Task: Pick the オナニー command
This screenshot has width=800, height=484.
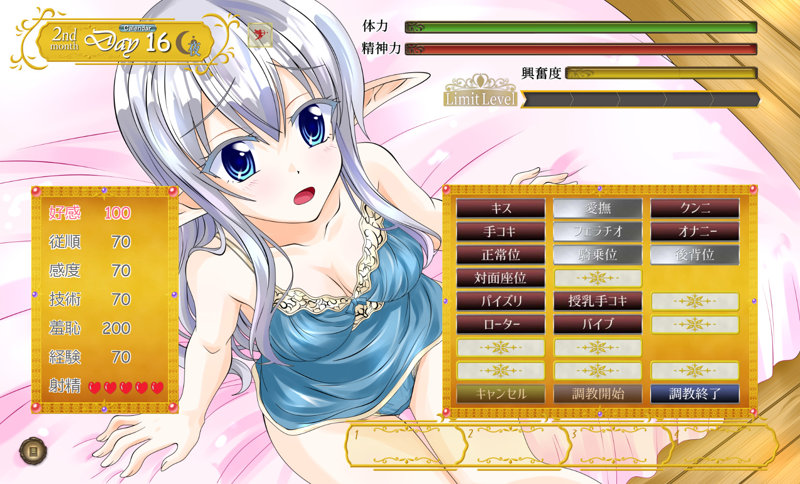Action: point(695,231)
